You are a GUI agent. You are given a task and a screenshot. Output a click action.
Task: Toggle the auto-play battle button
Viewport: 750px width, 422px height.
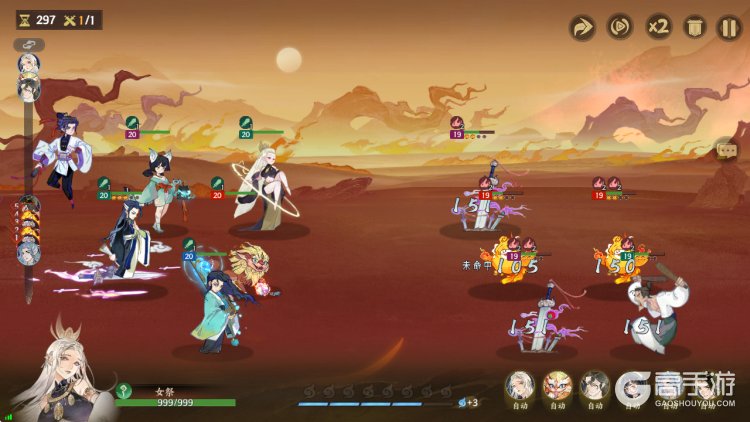[620, 27]
